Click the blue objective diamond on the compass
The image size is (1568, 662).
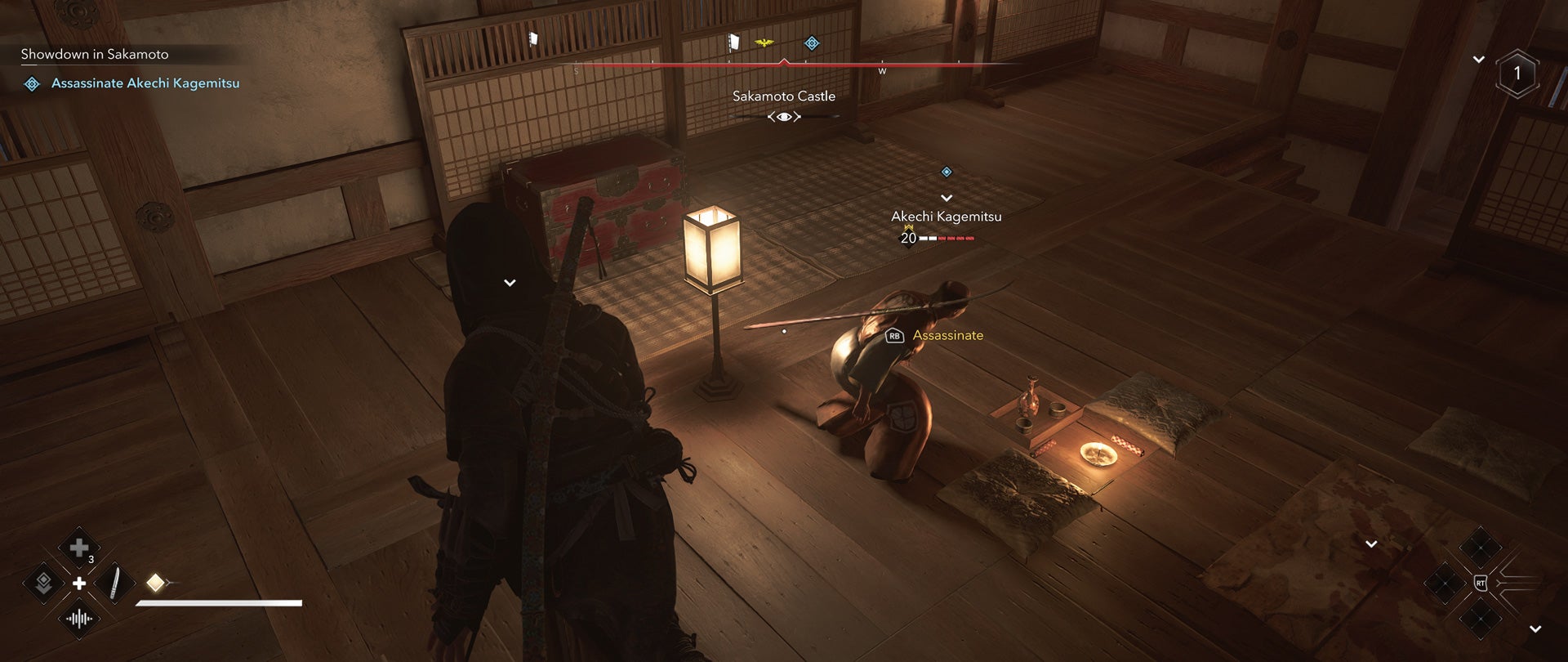point(811,42)
